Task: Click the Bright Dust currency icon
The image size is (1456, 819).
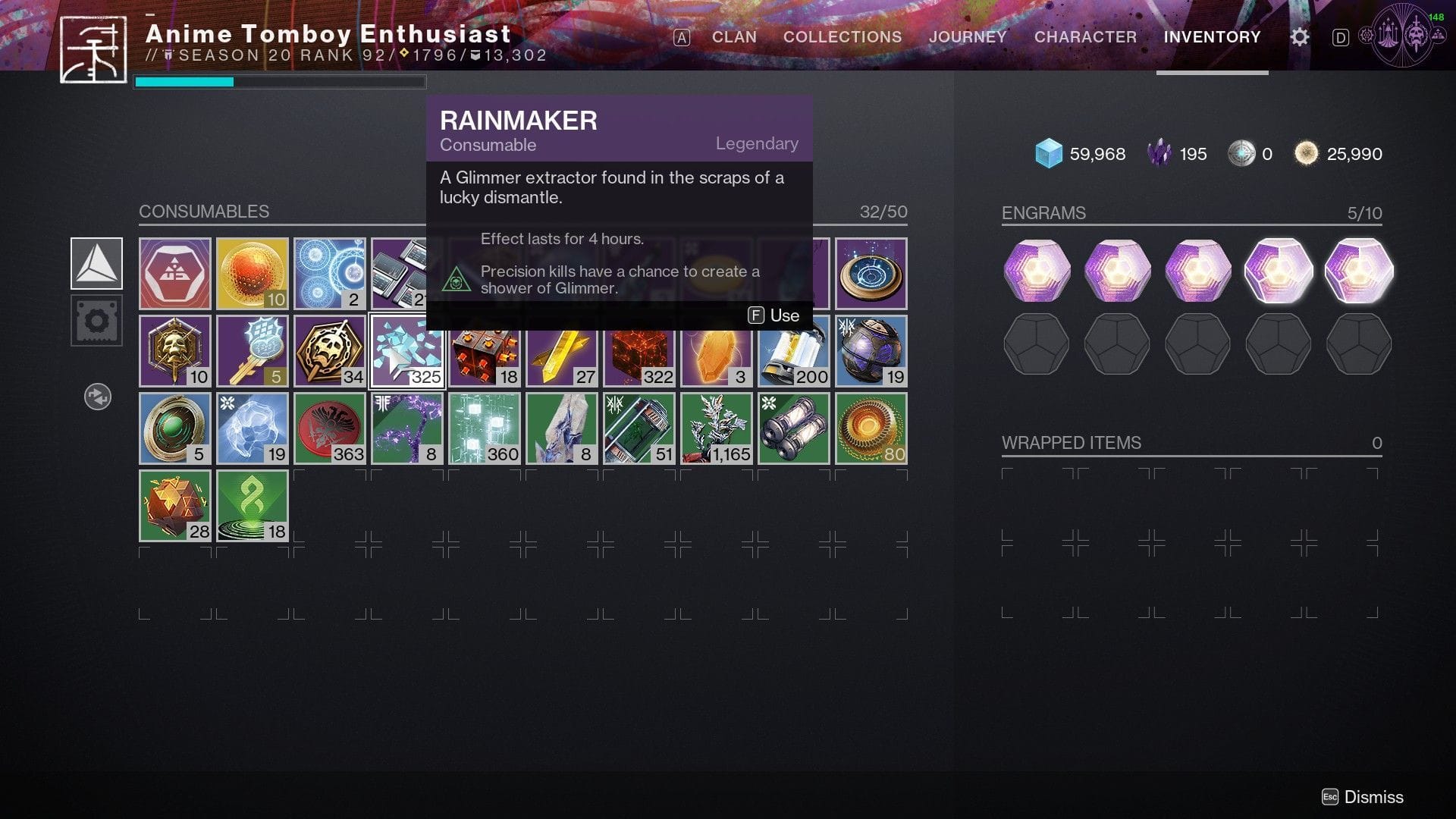Action: click(x=1307, y=153)
